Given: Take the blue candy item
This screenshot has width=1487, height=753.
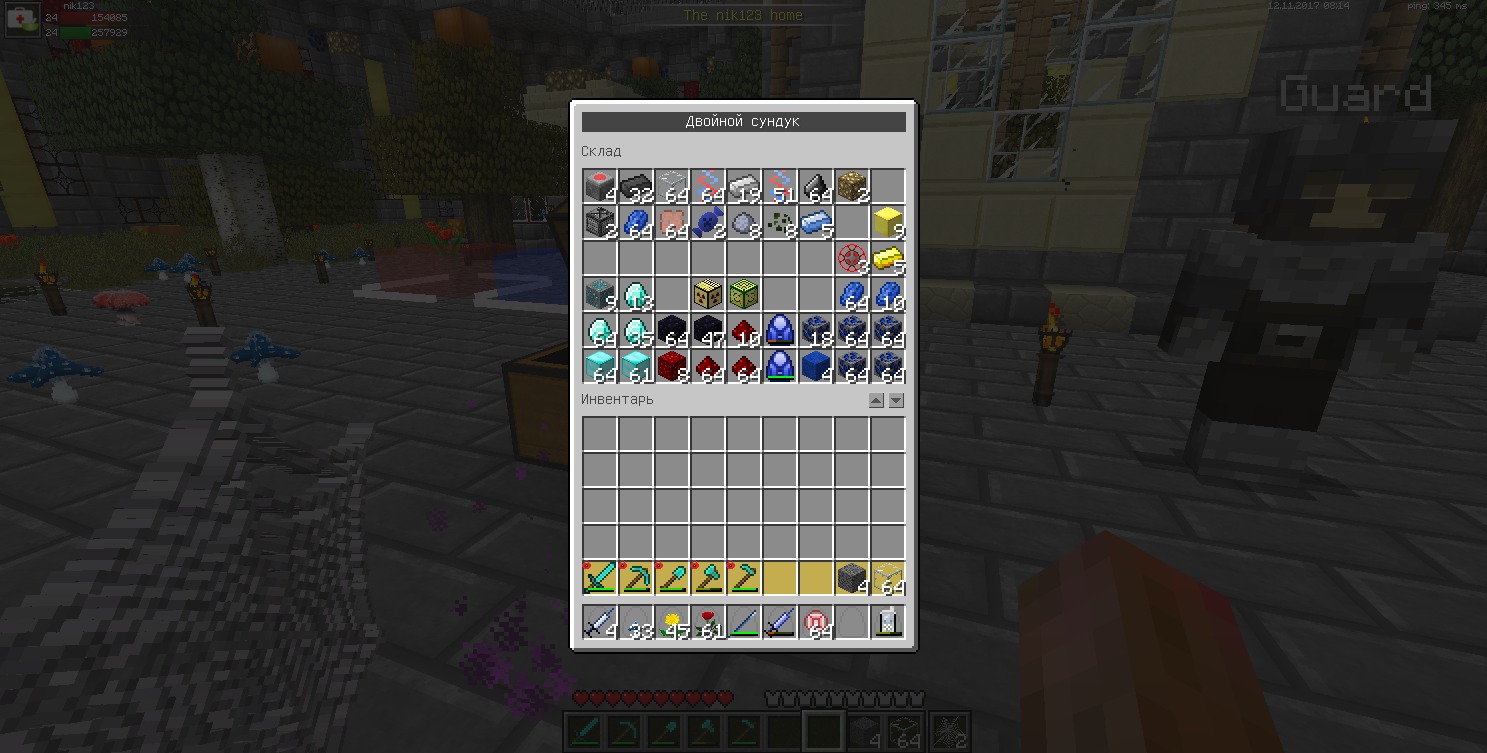Looking at the screenshot, I should [x=708, y=222].
